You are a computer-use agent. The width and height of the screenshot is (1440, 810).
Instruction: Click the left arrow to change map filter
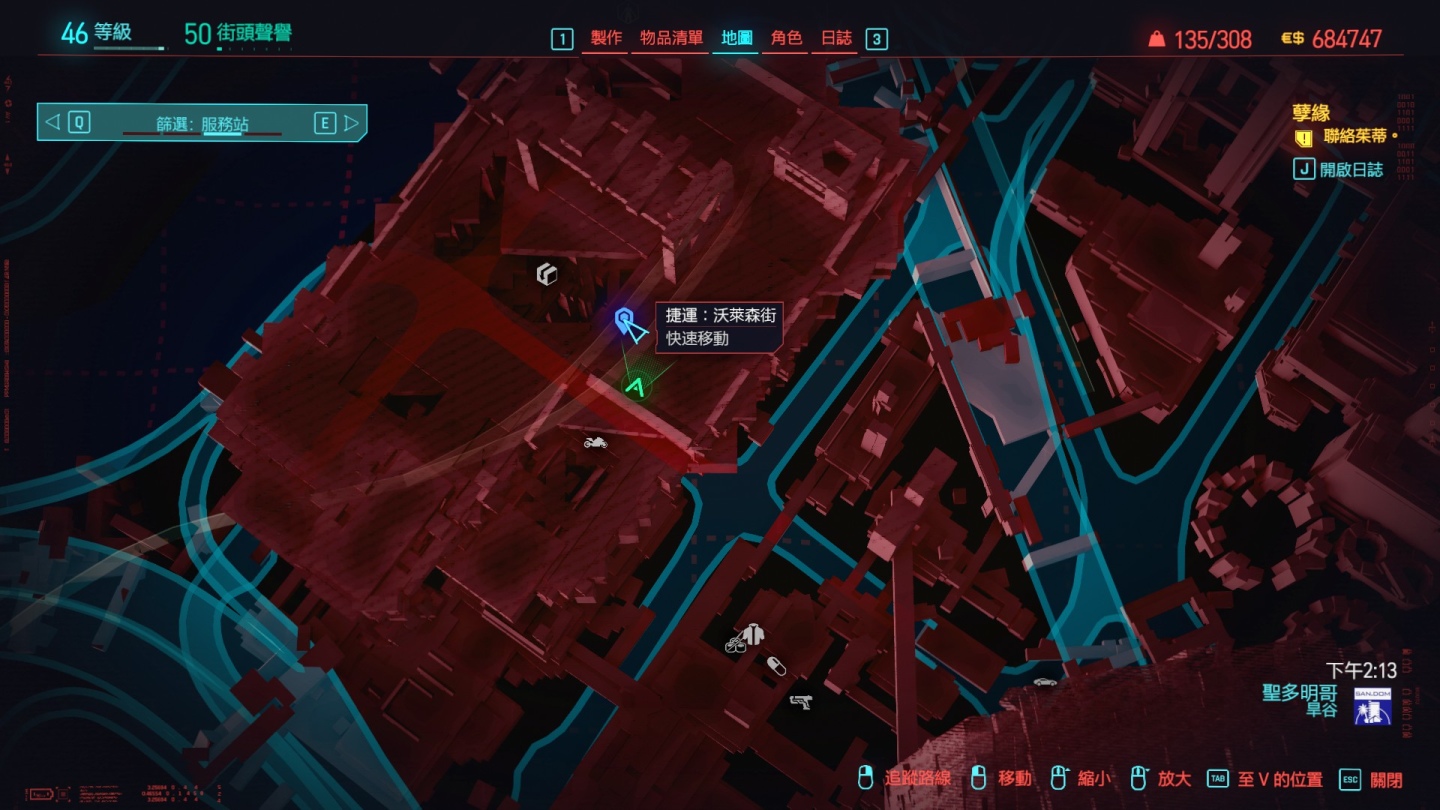coord(51,123)
